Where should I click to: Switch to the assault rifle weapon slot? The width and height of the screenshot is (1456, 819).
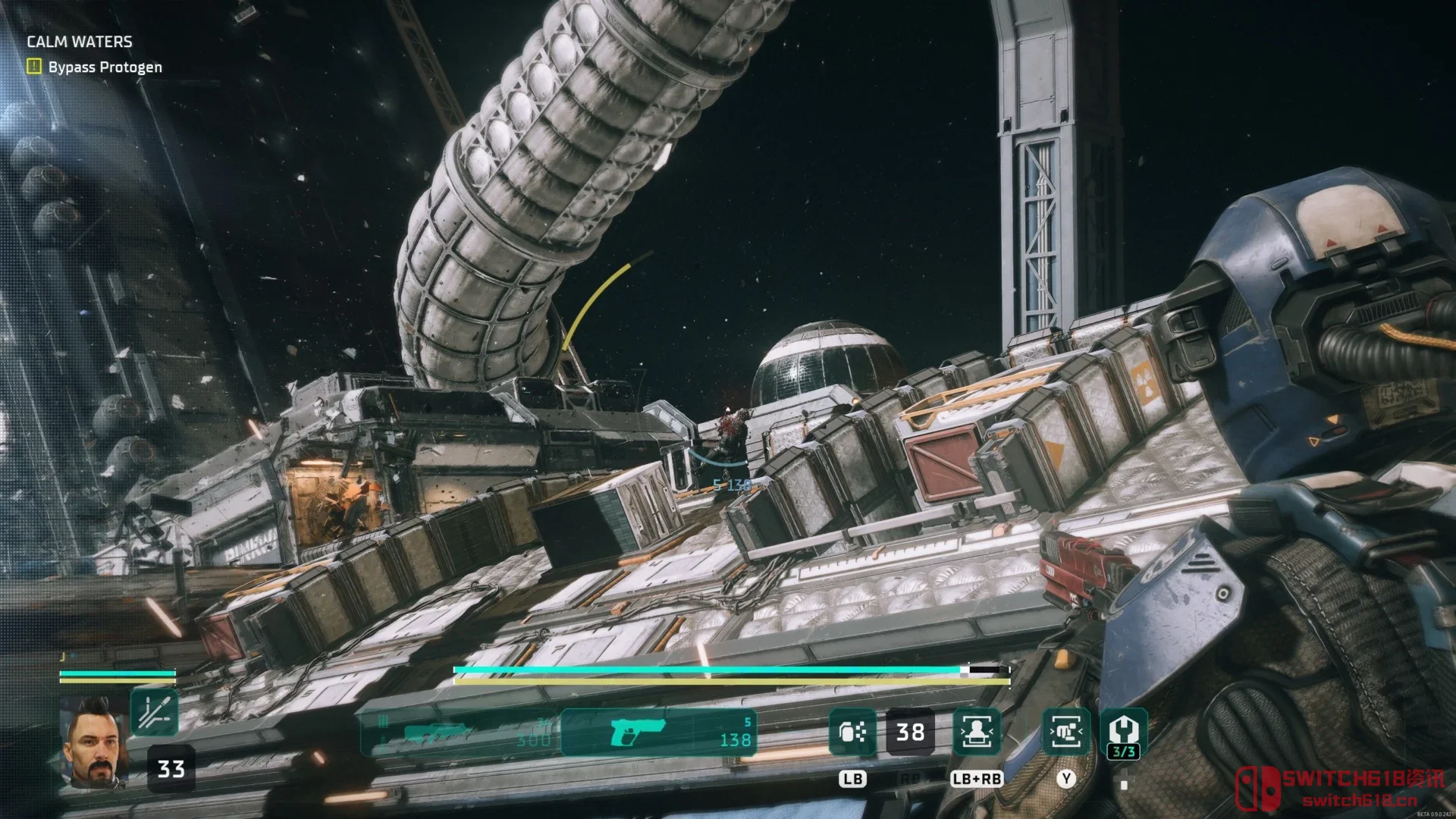coord(460,733)
